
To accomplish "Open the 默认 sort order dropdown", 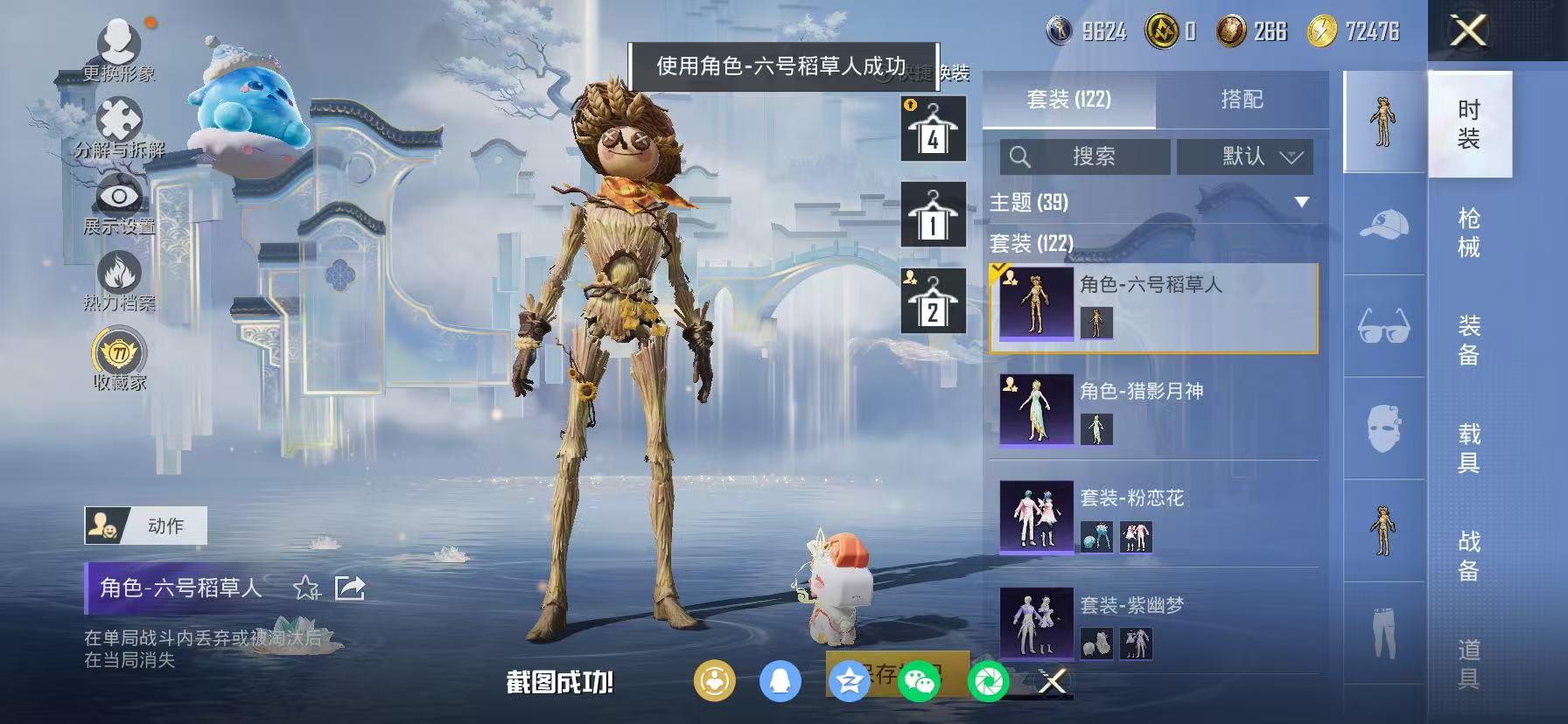I will coord(1244,157).
